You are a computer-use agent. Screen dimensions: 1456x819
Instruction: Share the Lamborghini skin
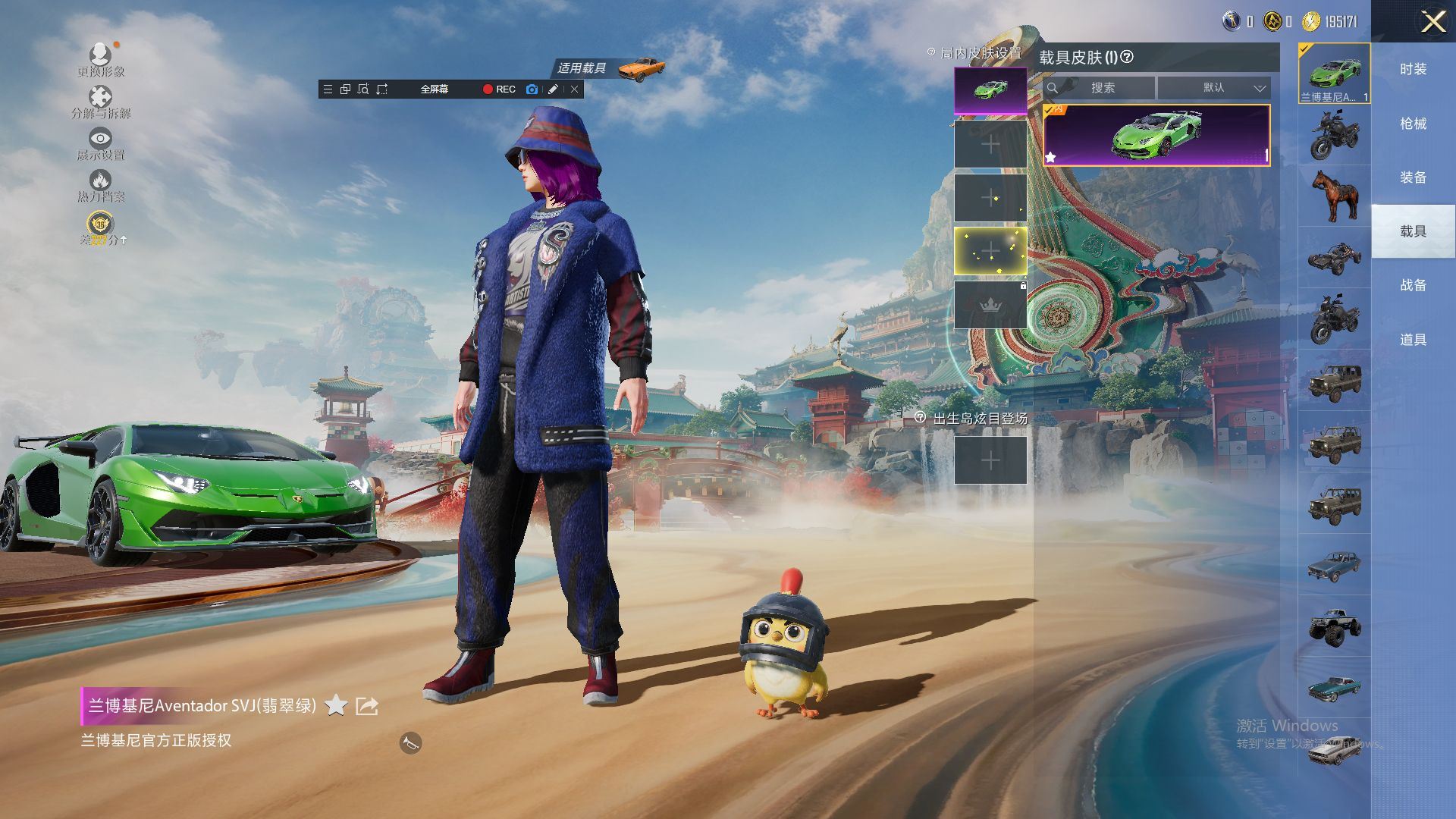pyautogui.click(x=367, y=706)
